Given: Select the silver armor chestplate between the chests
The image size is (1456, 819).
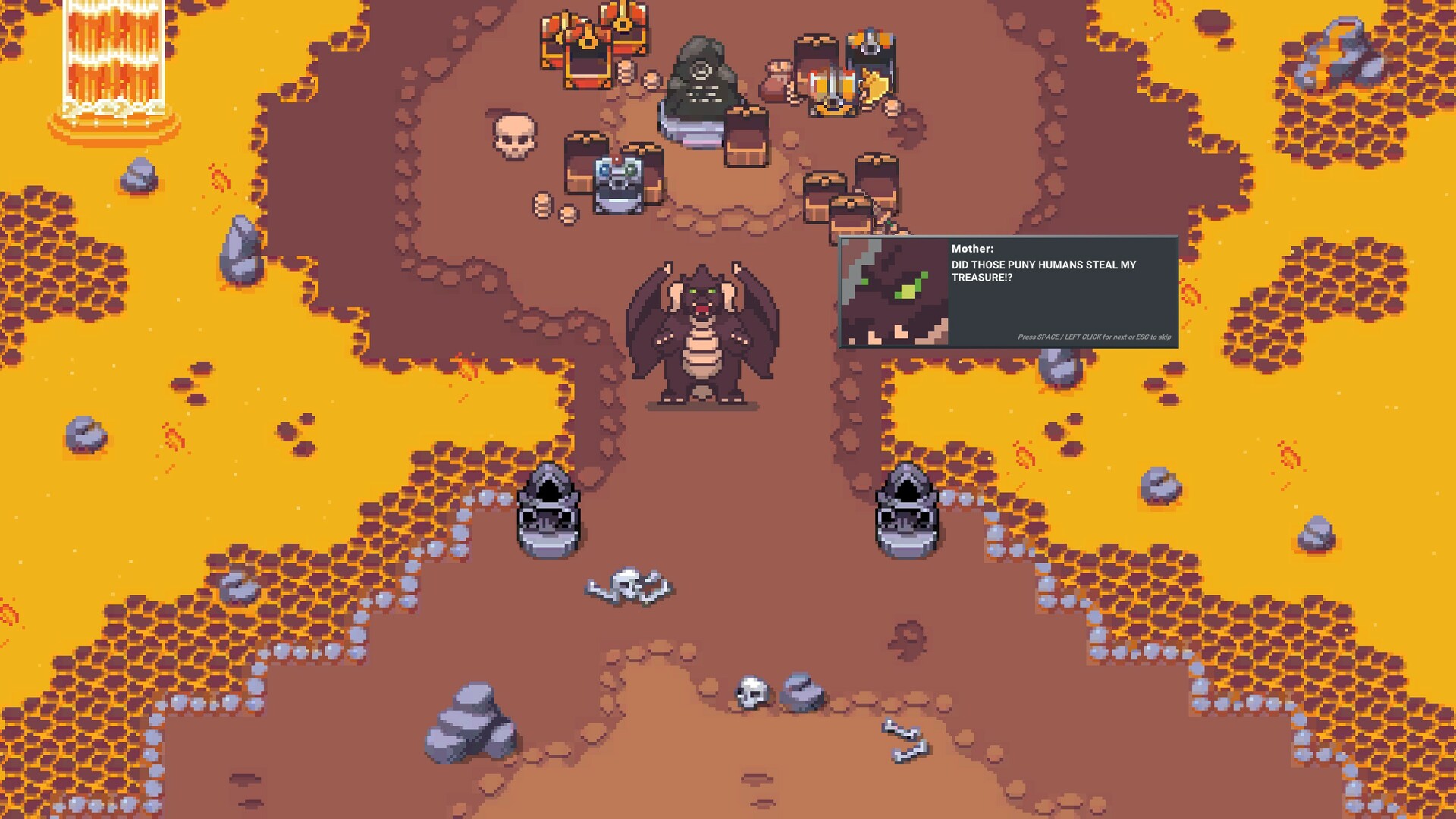Looking at the screenshot, I should point(618,184).
